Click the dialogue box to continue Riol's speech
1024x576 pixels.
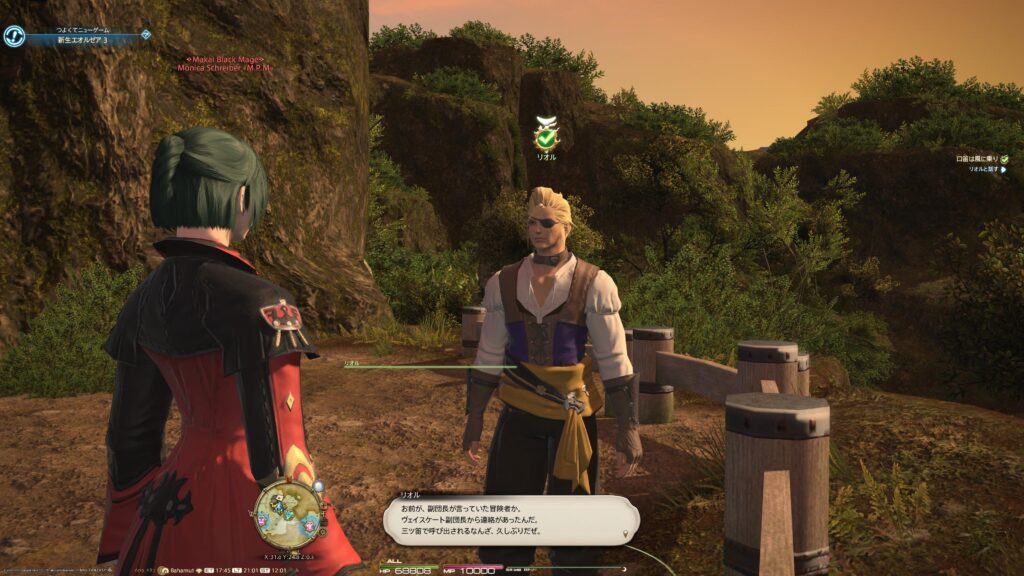[x=510, y=521]
